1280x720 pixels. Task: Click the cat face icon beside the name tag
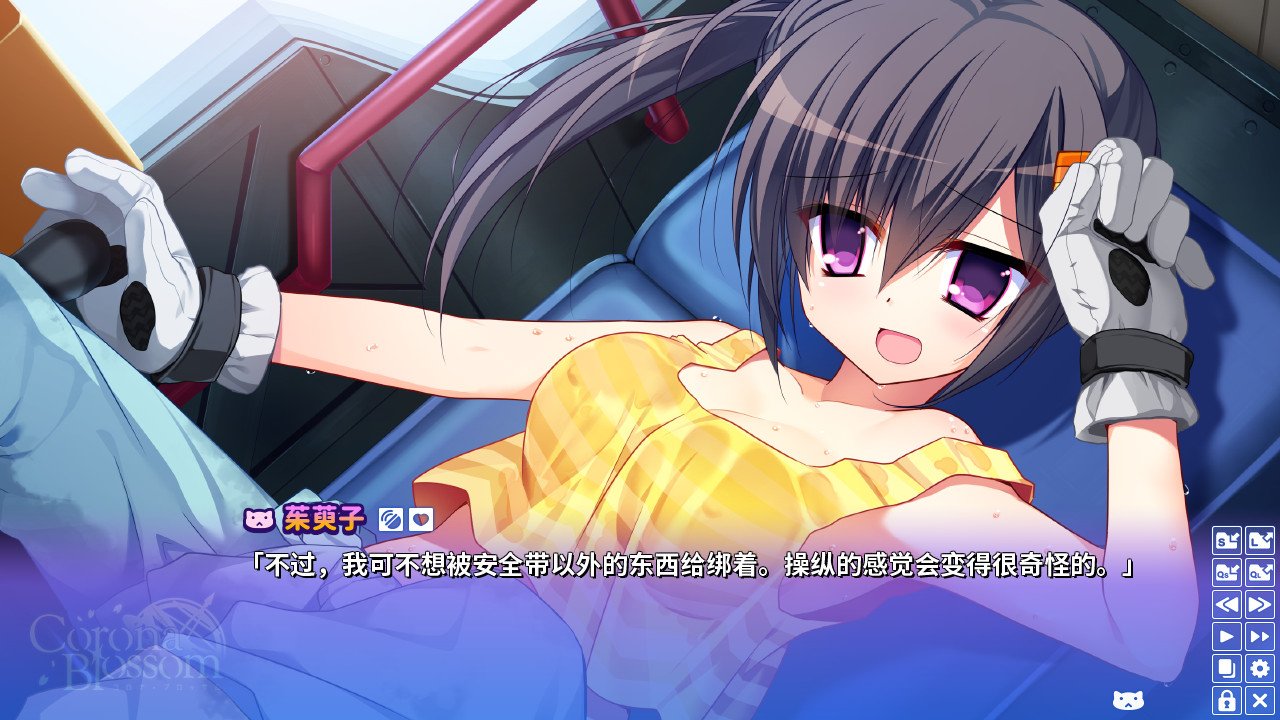(x=258, y=518)
